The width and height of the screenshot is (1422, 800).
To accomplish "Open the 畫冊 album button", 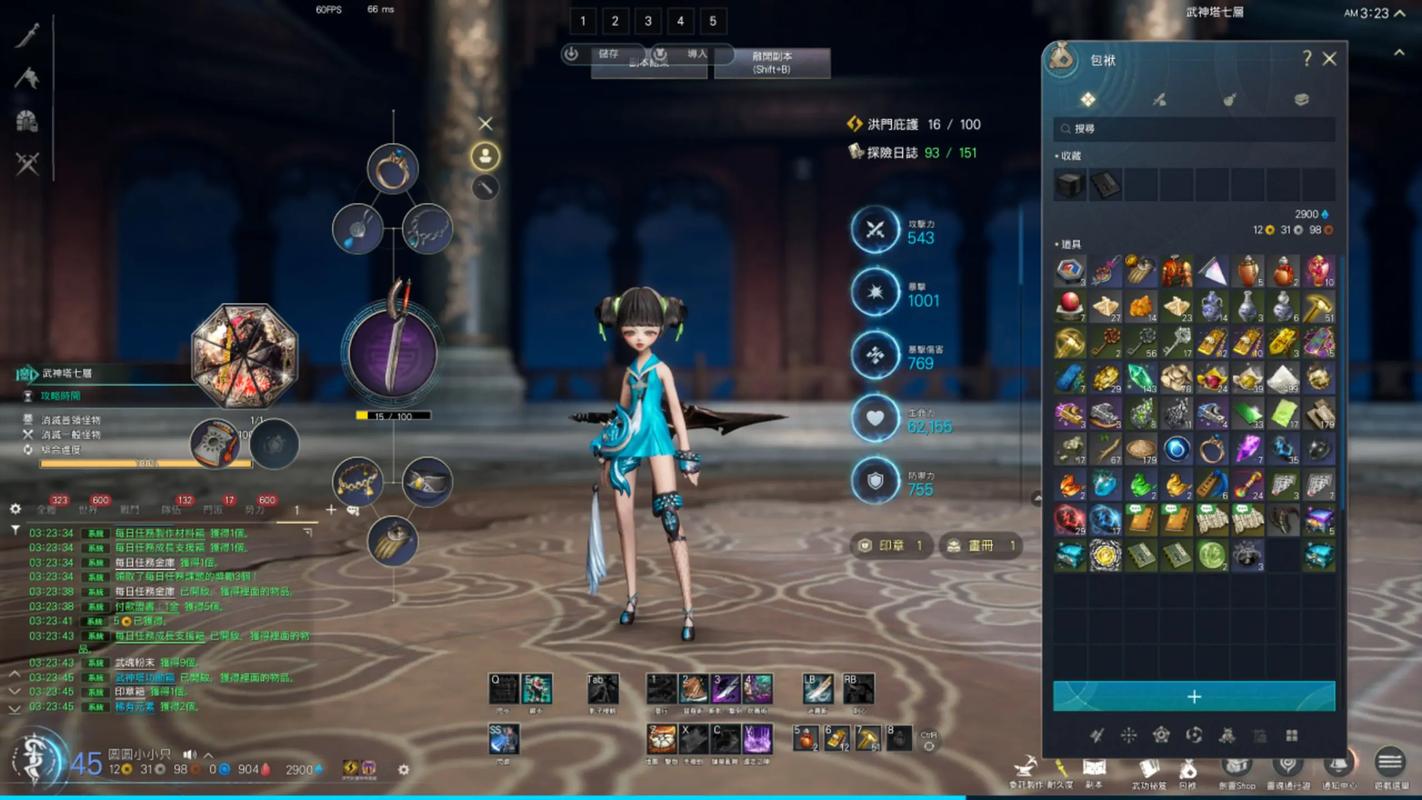I will coord(980,545).
